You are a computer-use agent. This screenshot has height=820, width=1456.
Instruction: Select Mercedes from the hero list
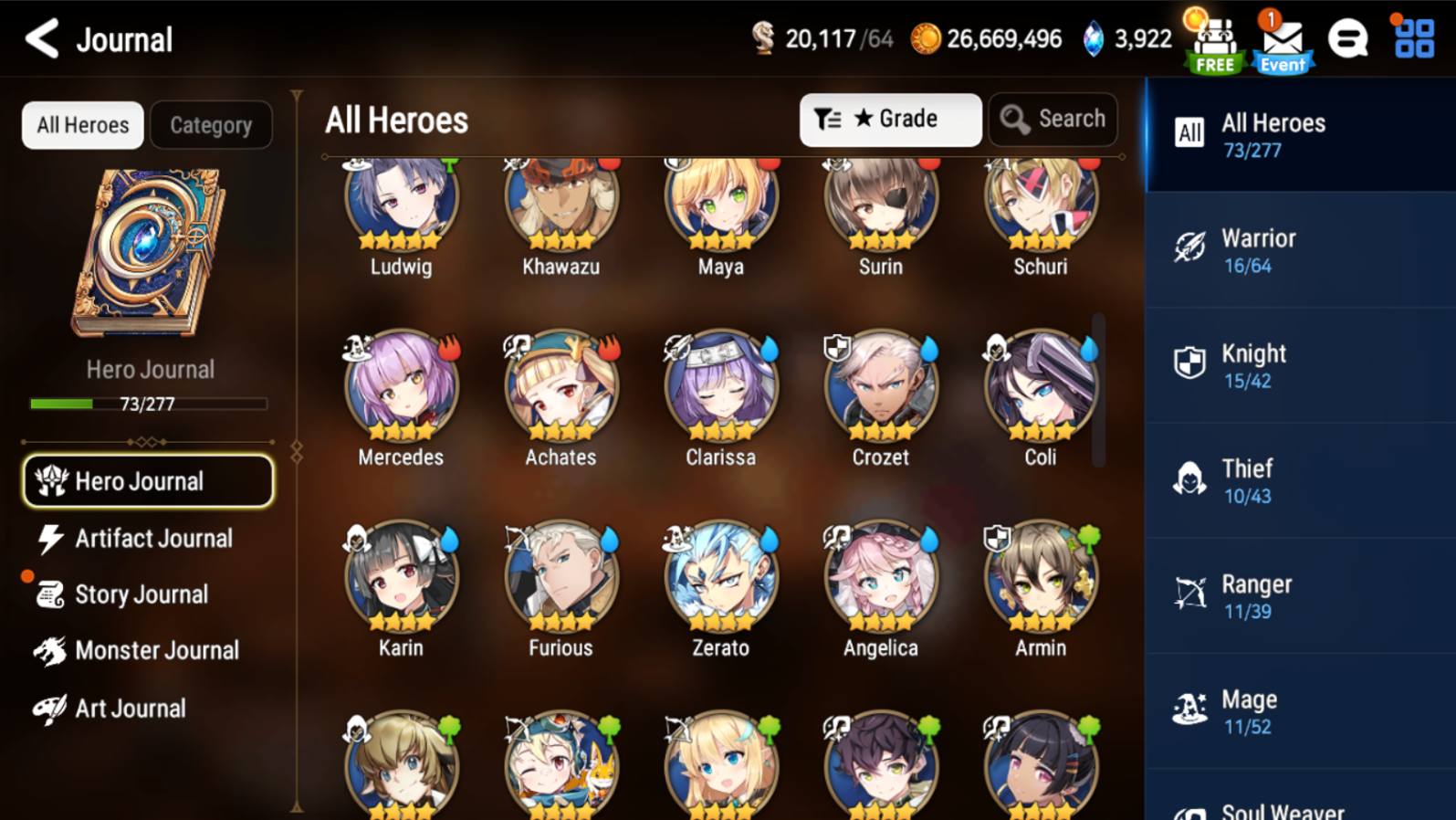[x=401, y=387]
